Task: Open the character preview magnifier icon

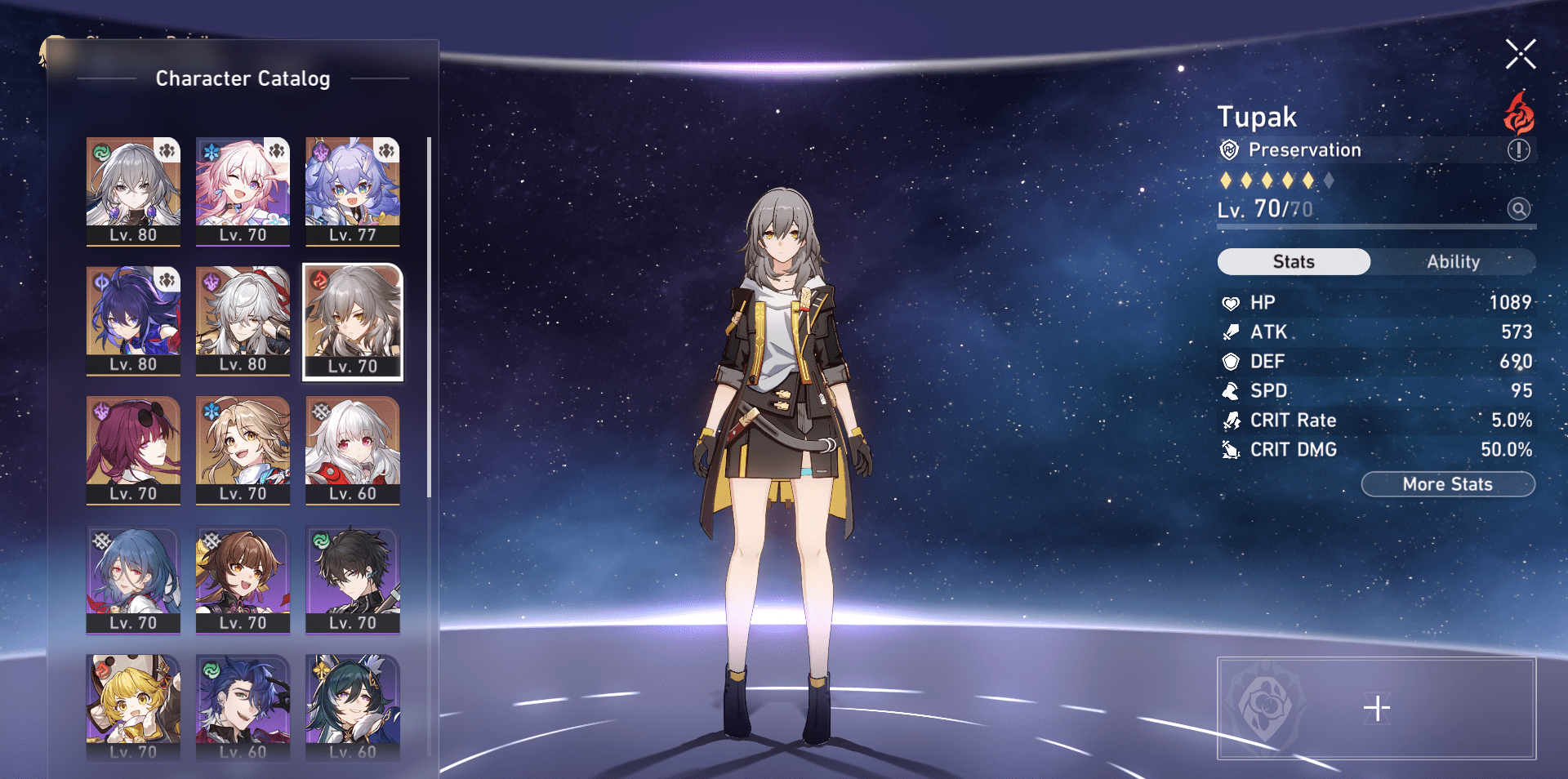Action: pos(1519,209)
